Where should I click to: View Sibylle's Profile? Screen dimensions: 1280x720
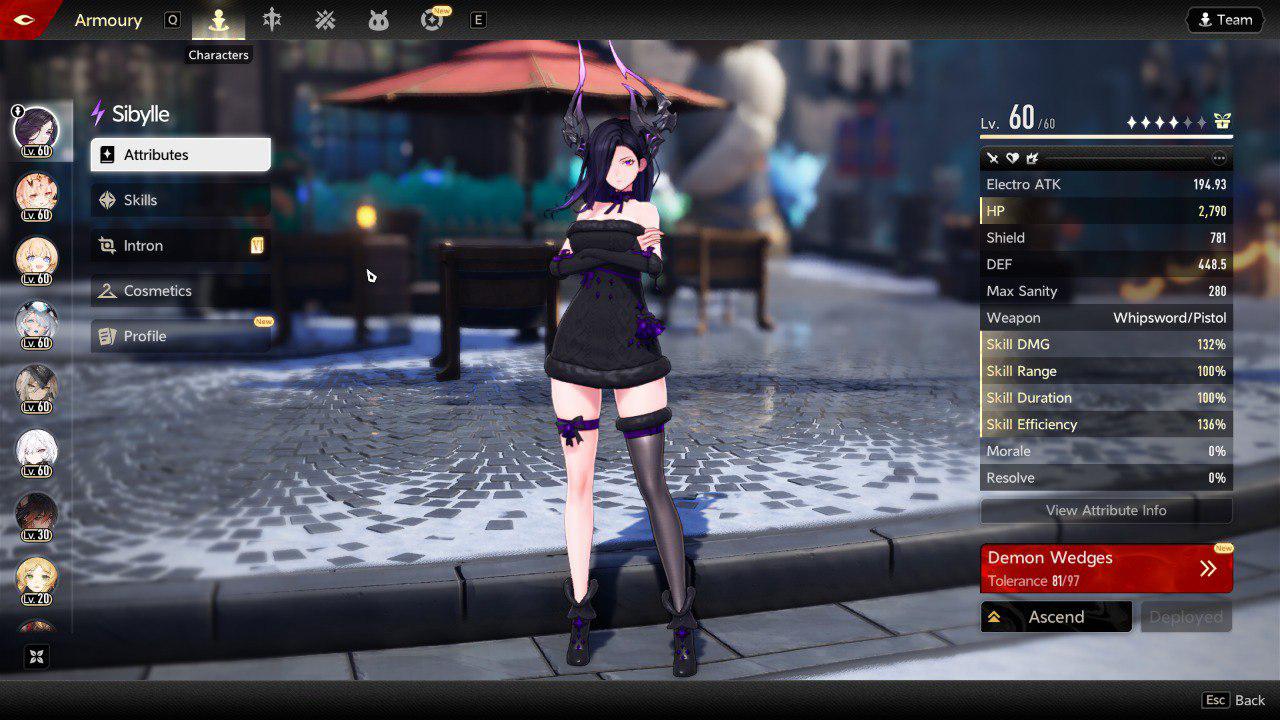(x=180, y=336)
